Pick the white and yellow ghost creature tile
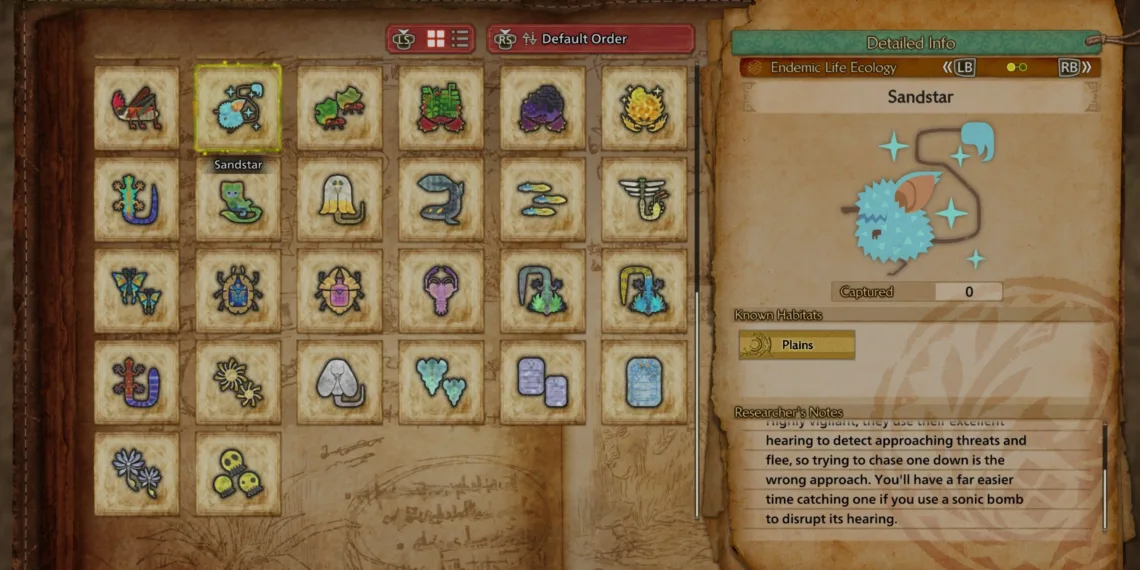The image size is (1140, 570). 340,199
